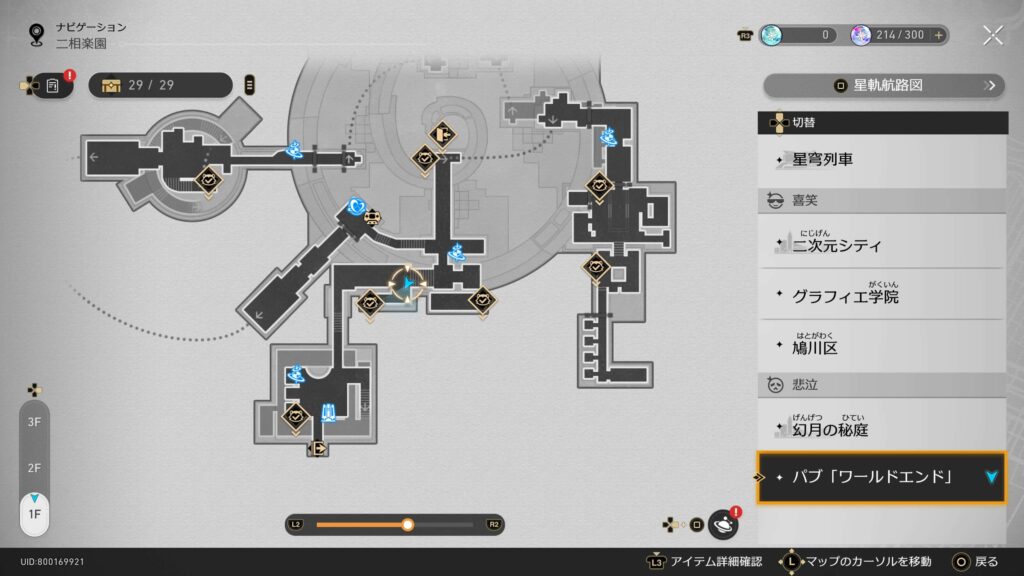Add more fuel with the plus button
This screenshot has width=1024, height=576.
(x=938, y=35)
